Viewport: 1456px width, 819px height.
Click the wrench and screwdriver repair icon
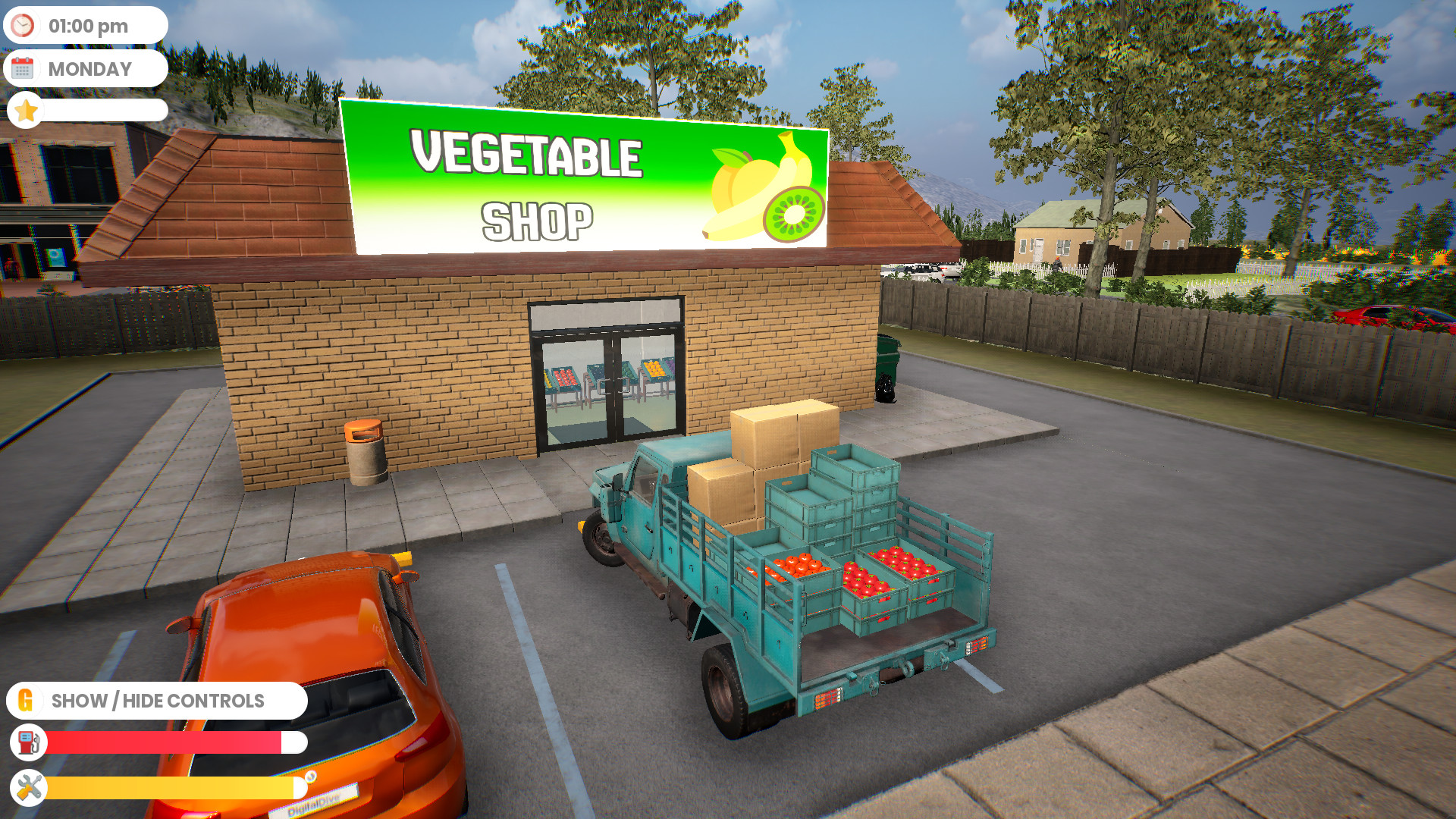27,788
